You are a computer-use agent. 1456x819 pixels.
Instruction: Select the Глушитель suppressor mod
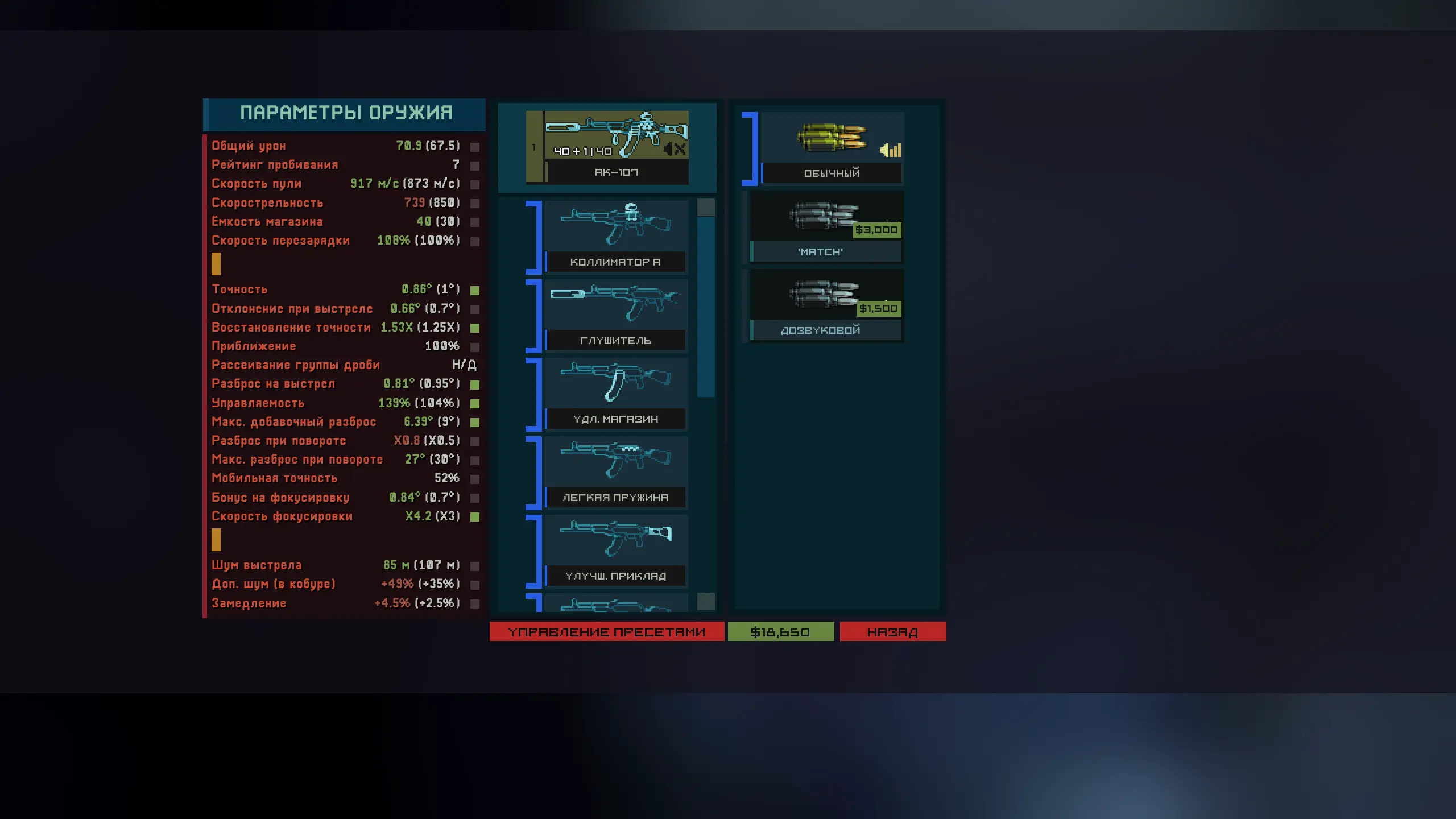click(x=615, y=315)
